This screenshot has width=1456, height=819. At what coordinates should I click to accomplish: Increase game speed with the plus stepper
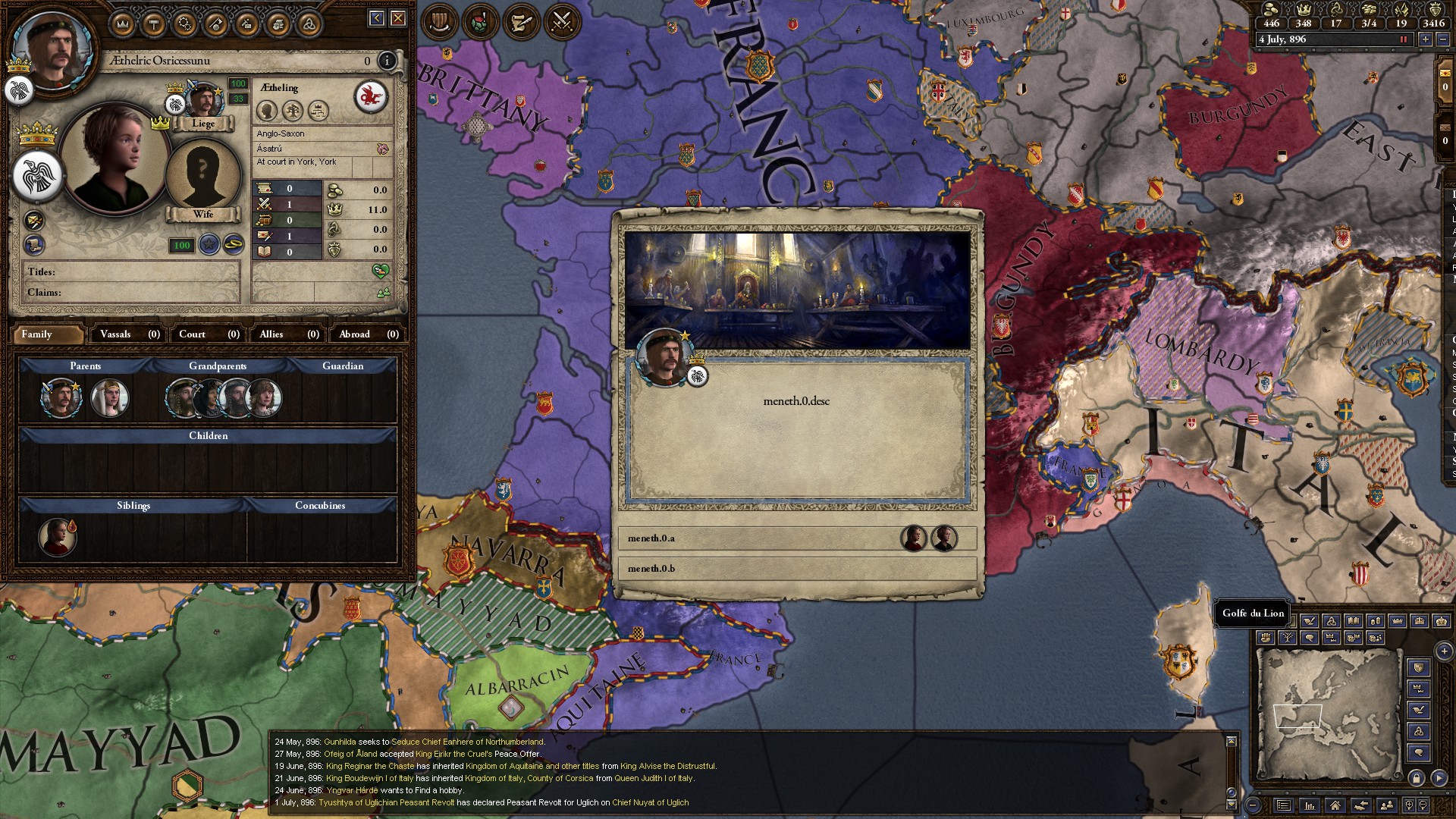1426,39
